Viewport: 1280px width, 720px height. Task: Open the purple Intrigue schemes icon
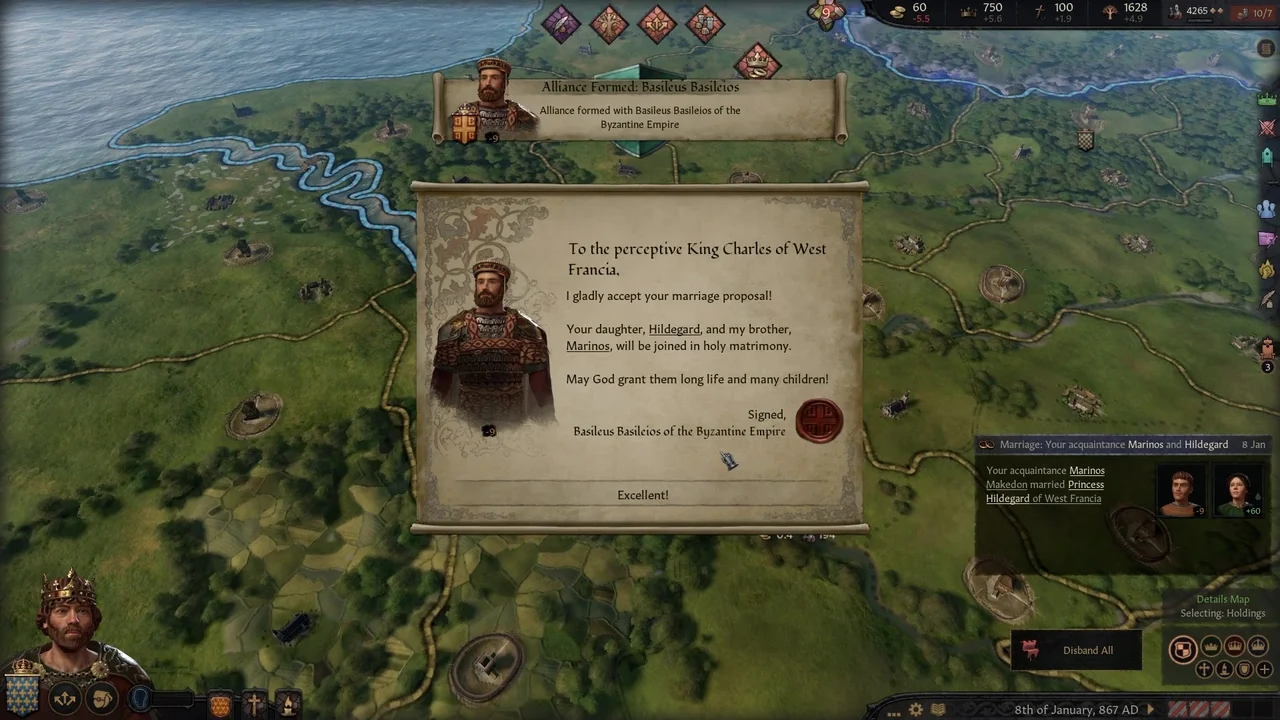(x=1267, y=240)
